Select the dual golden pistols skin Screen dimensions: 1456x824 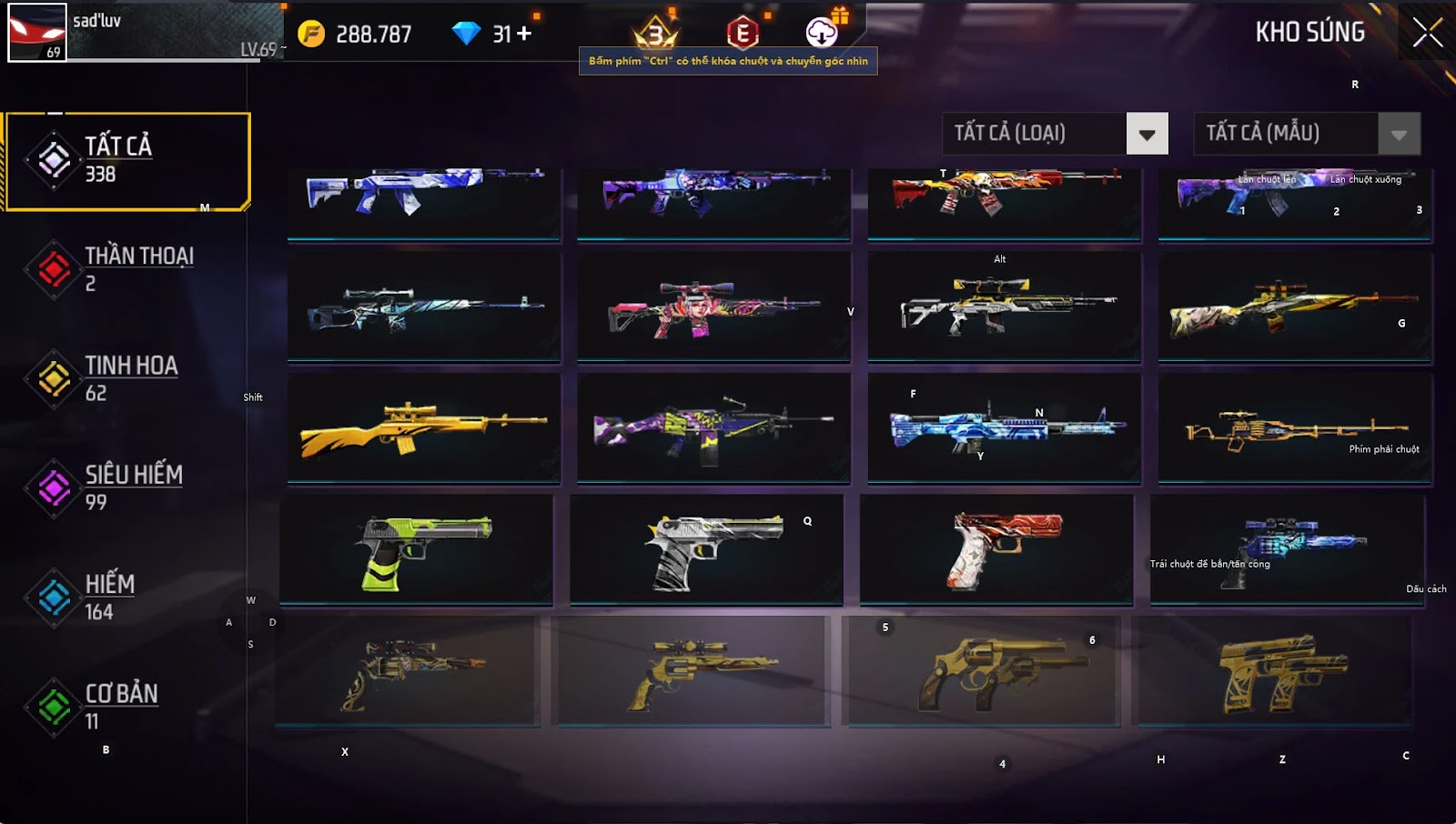pos(1276,671)
